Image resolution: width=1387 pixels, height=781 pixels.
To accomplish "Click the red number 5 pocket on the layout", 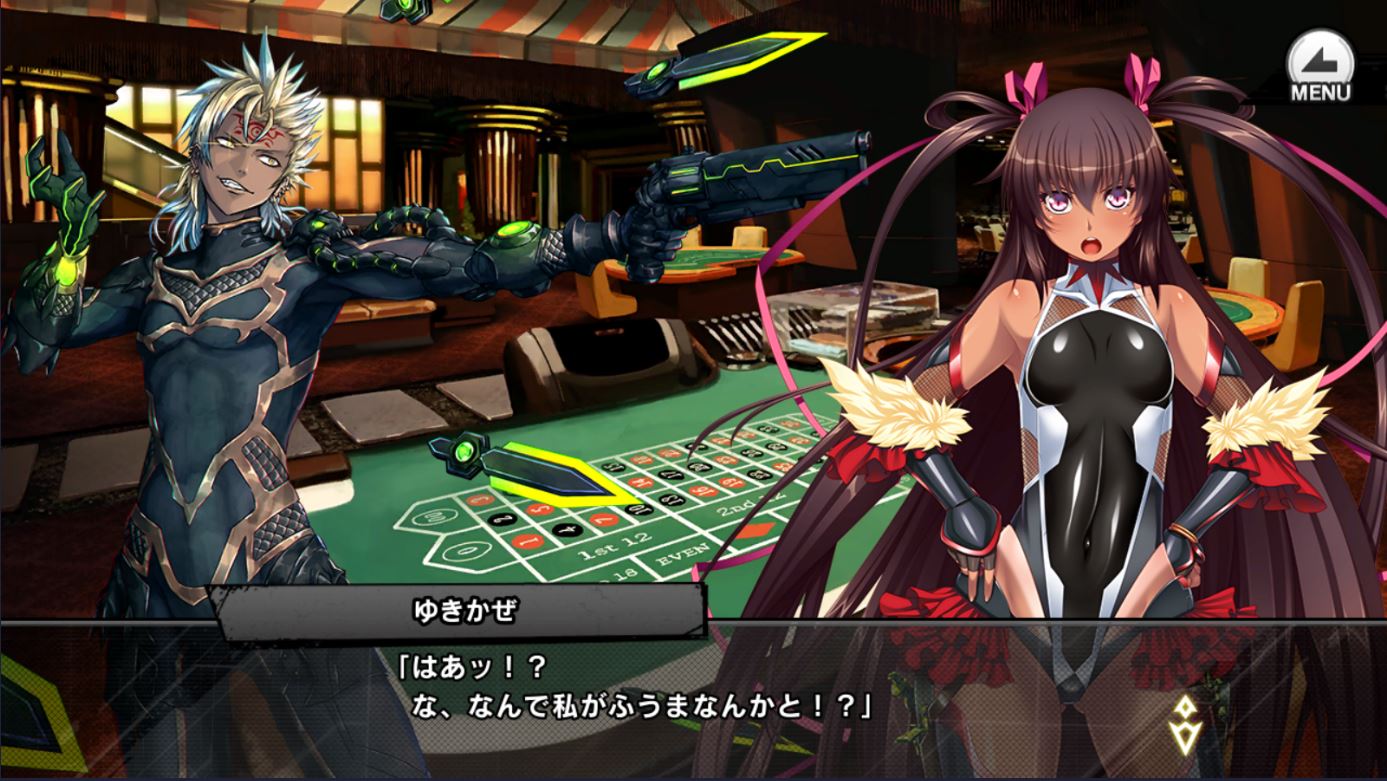I will 537,509.
